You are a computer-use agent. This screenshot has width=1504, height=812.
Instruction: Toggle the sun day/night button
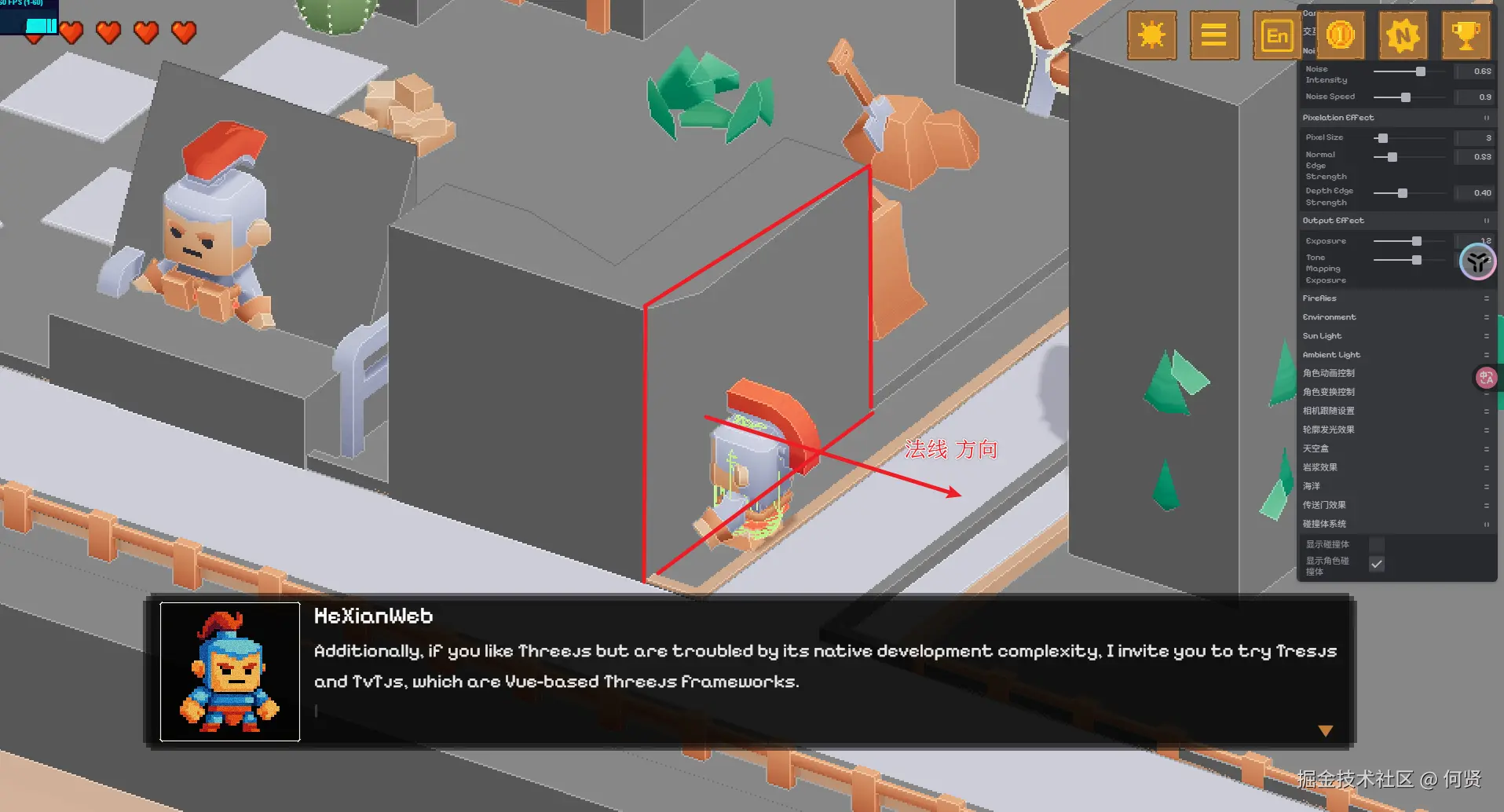(x=1151, y=35)
